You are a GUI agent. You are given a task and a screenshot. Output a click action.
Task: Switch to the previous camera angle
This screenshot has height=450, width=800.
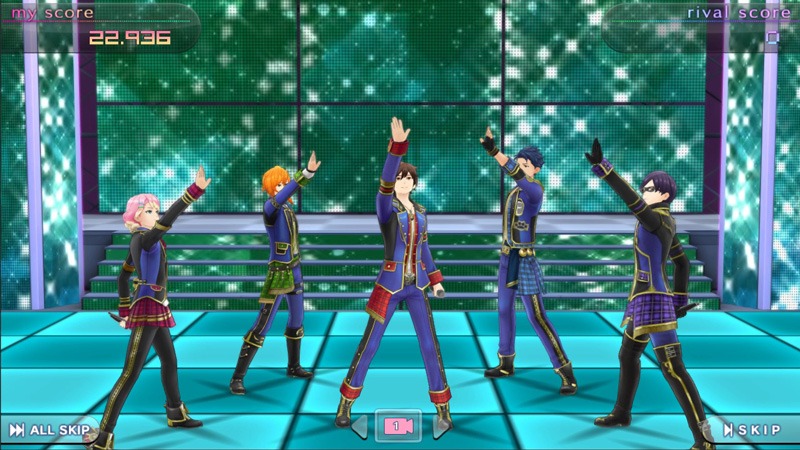[x=358, y=427]
